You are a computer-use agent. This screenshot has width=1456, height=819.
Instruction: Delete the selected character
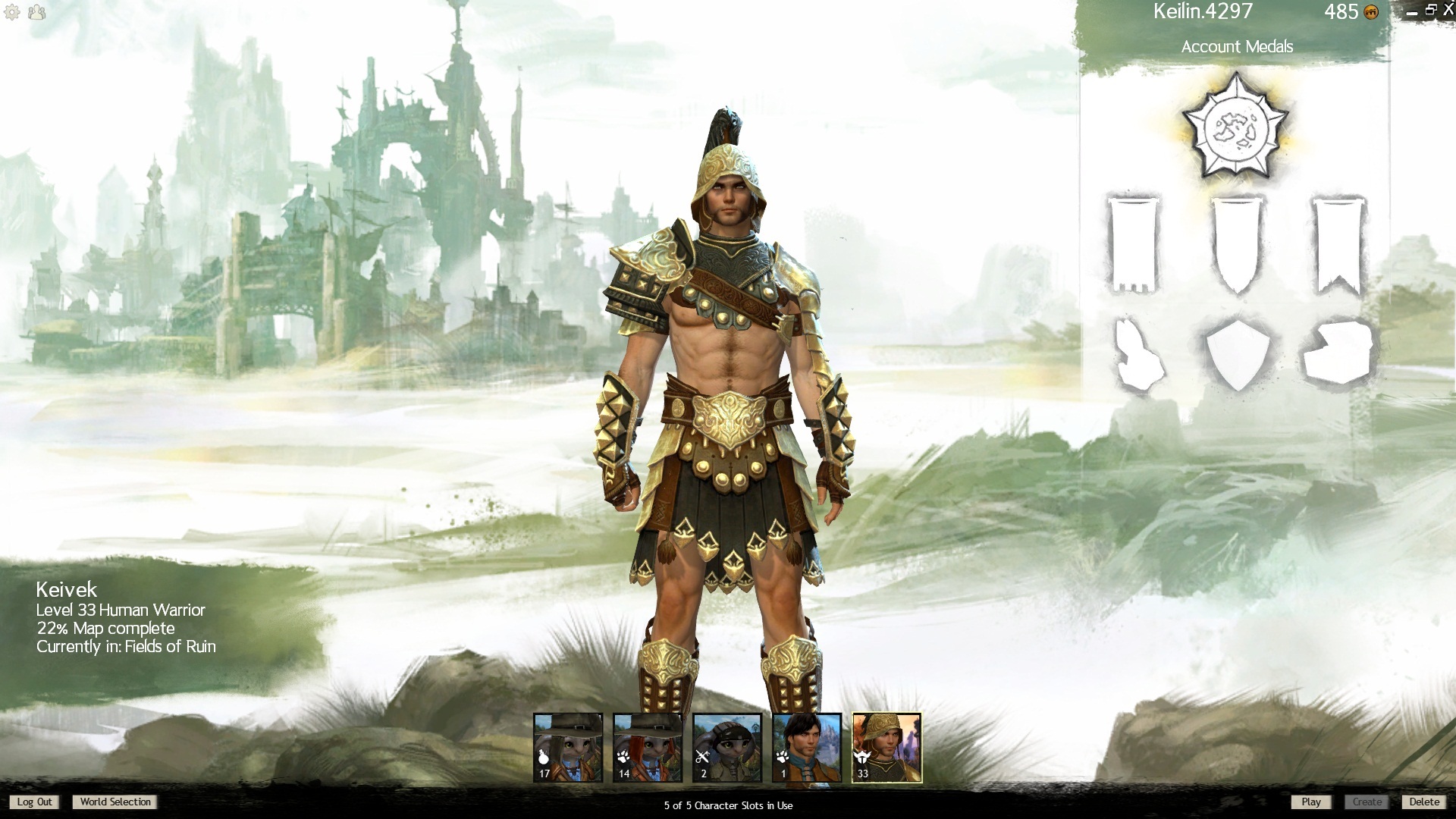coord(1423,802)
